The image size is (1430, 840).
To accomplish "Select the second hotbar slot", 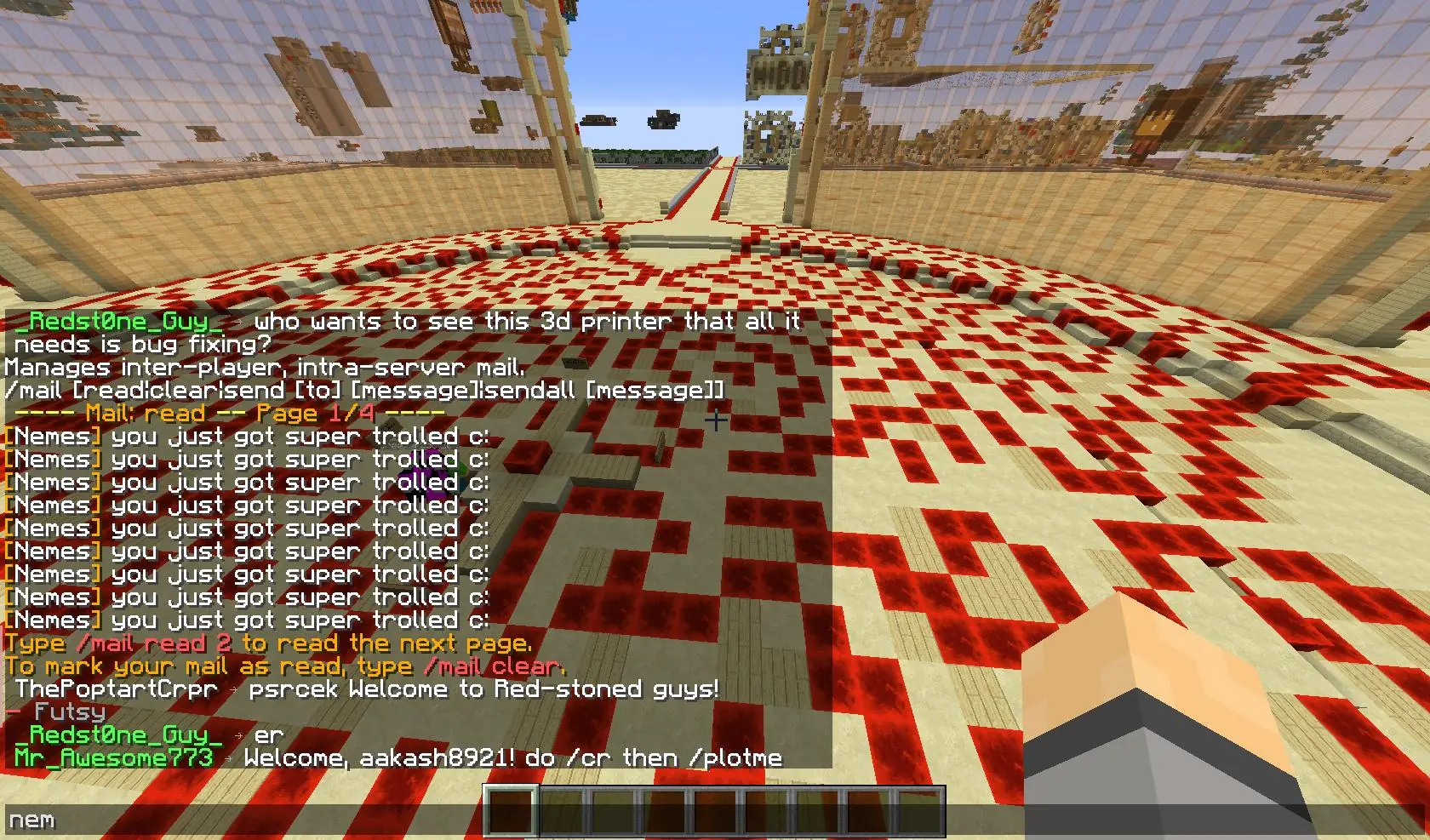I will [x=563, y=809].
